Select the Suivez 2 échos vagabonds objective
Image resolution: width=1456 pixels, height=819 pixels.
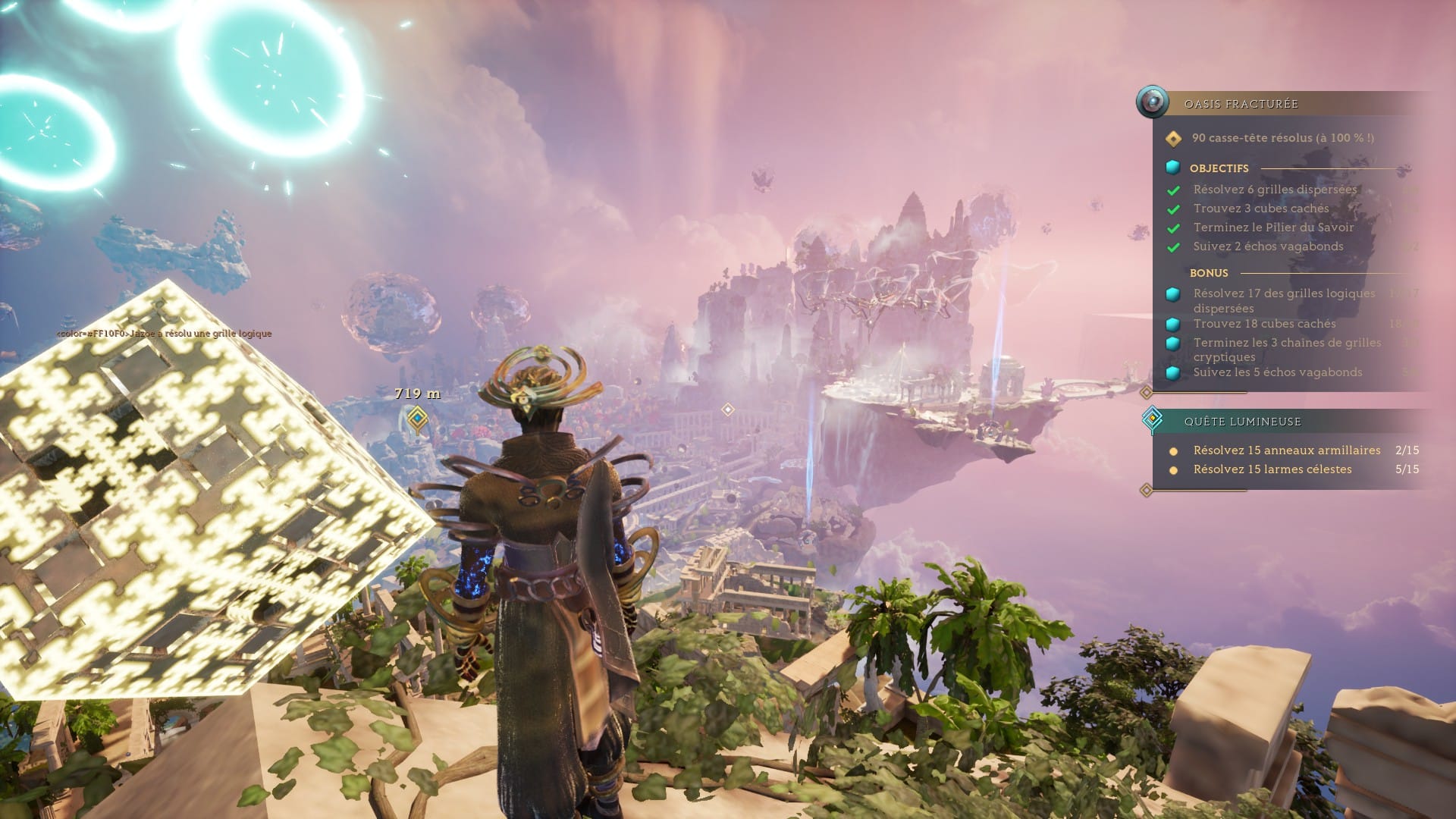tap(1268, 246)
